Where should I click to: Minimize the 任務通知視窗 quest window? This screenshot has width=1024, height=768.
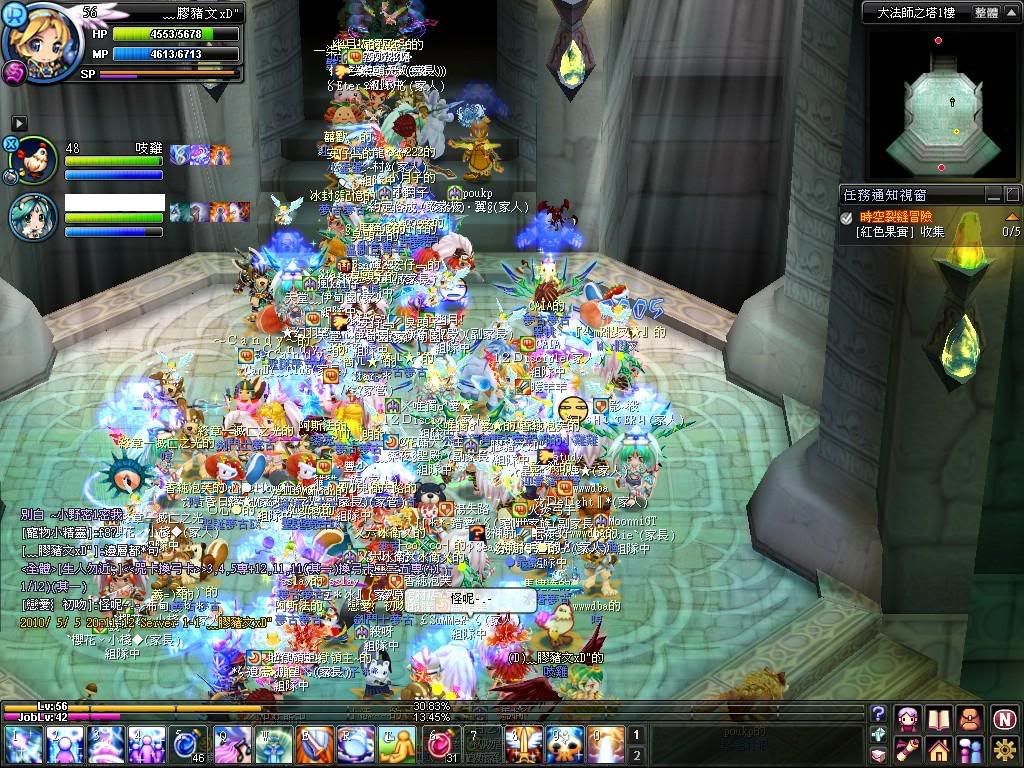(x=994, y=195)
